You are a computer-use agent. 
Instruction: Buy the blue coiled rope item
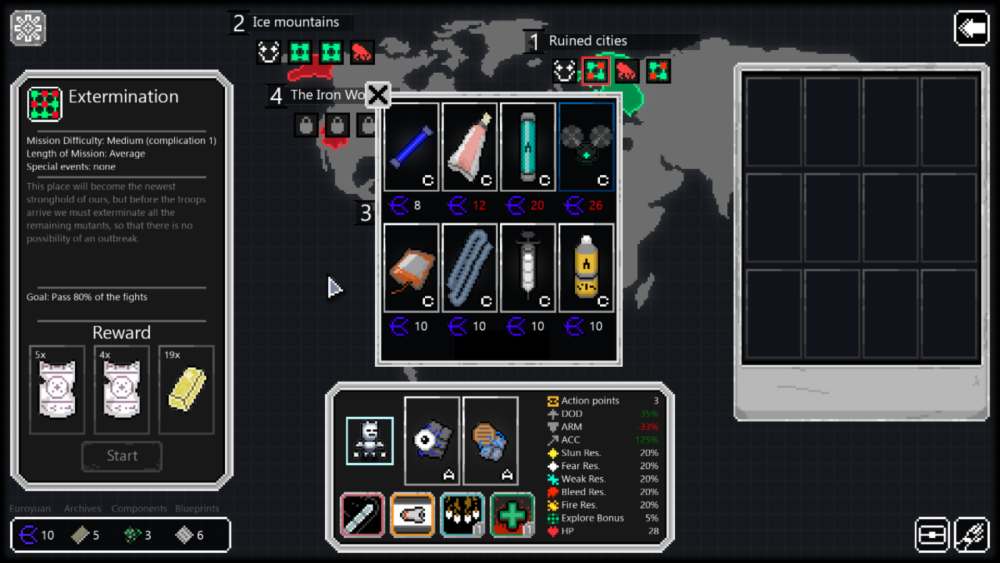click(470, 267)
